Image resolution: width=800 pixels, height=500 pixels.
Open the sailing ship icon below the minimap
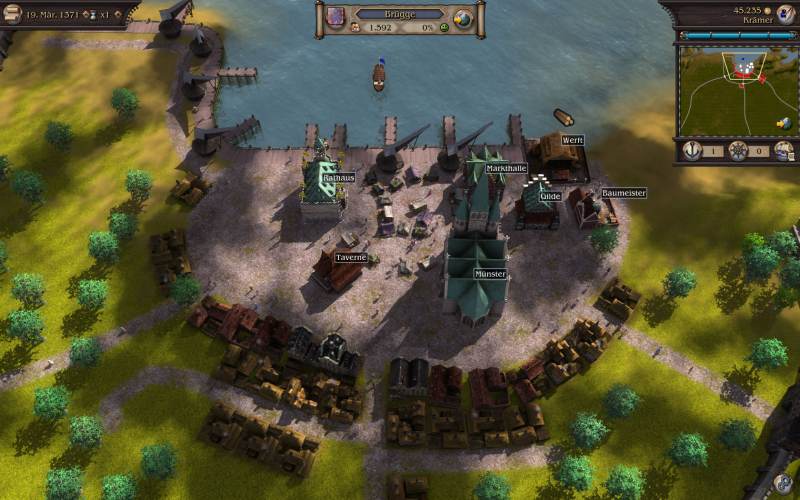pyautogui.click(x=784, y=151)
